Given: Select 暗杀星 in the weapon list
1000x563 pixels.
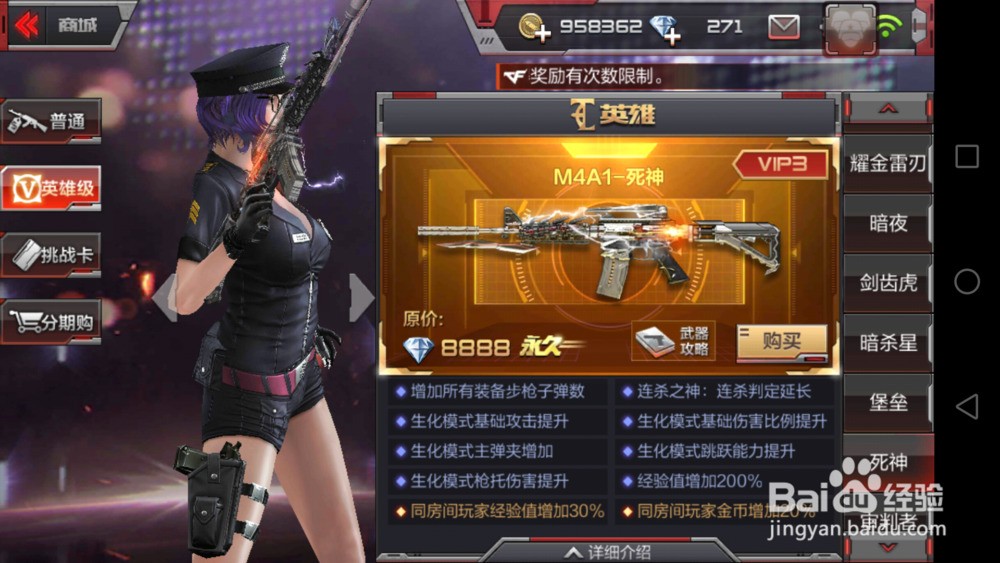Looking at the screenshot, I should pos(887,343).
